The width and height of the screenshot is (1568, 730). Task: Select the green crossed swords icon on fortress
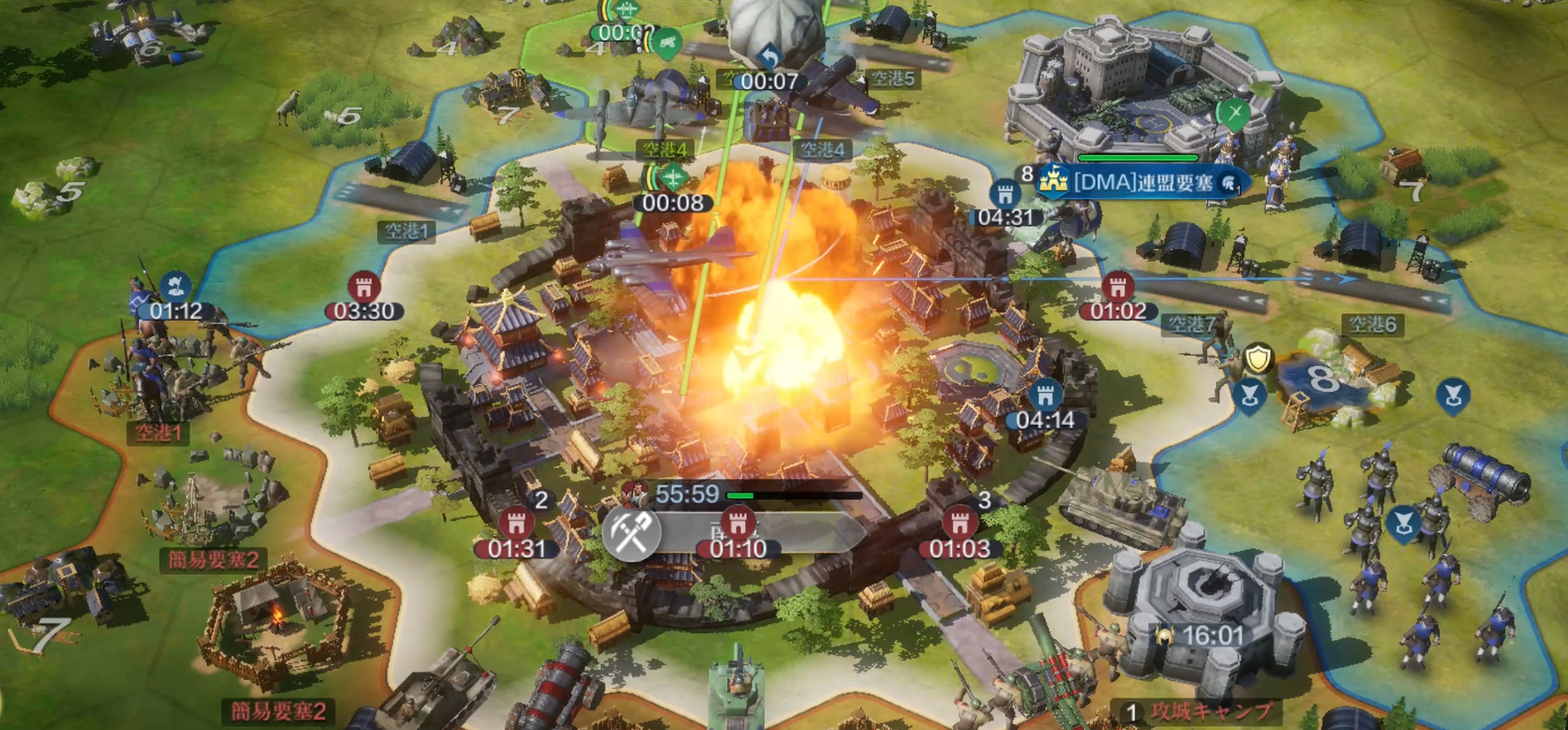click(1235, 113)
